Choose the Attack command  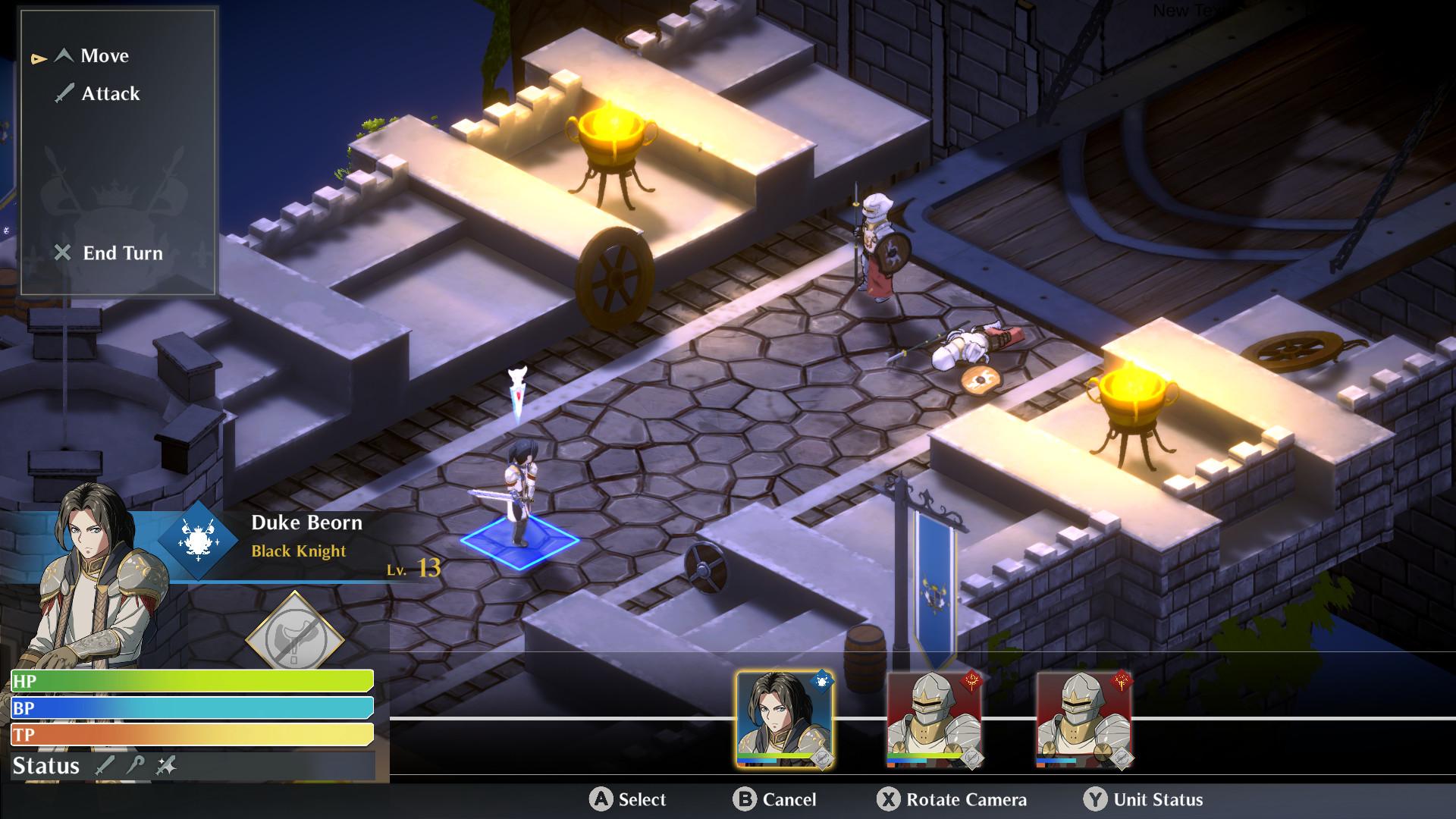tap(110, 94)
